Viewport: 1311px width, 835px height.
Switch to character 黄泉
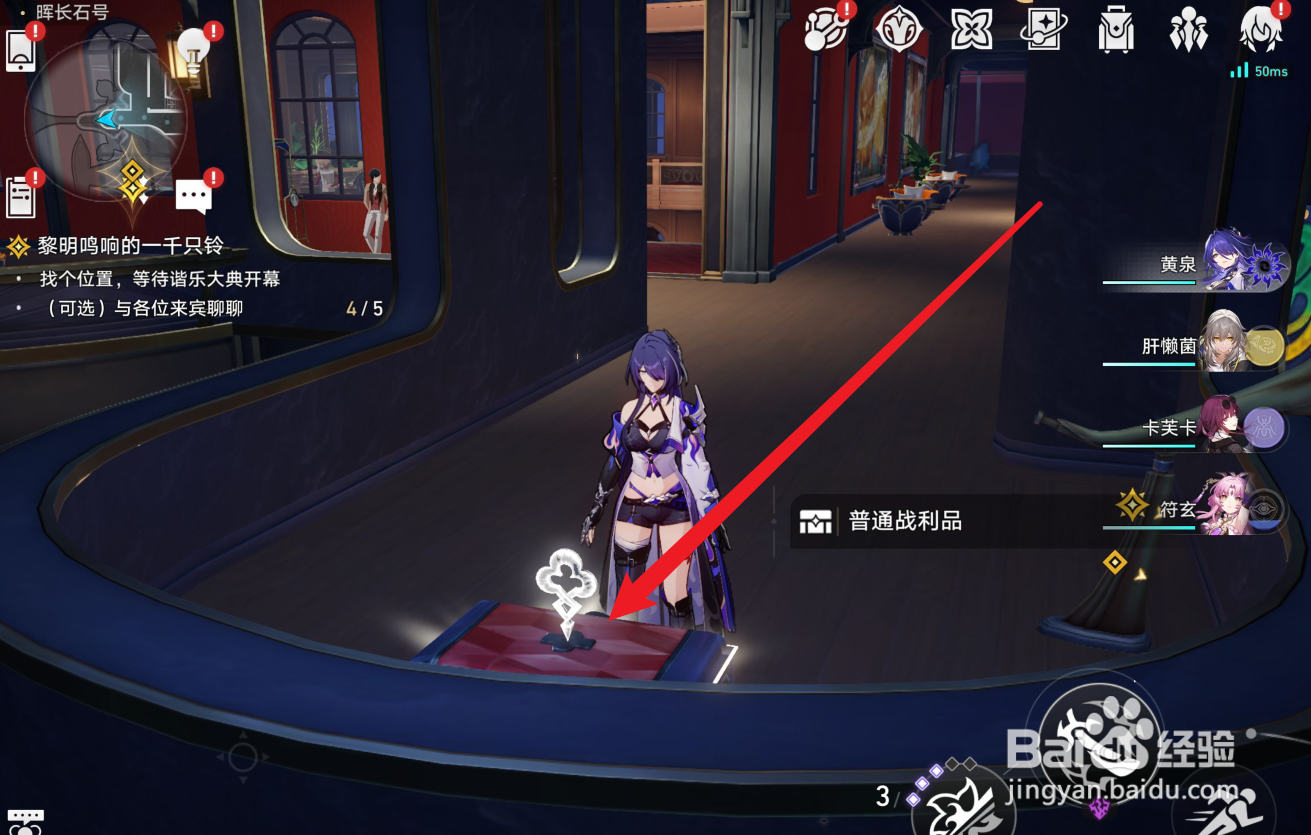[1238, 263]
